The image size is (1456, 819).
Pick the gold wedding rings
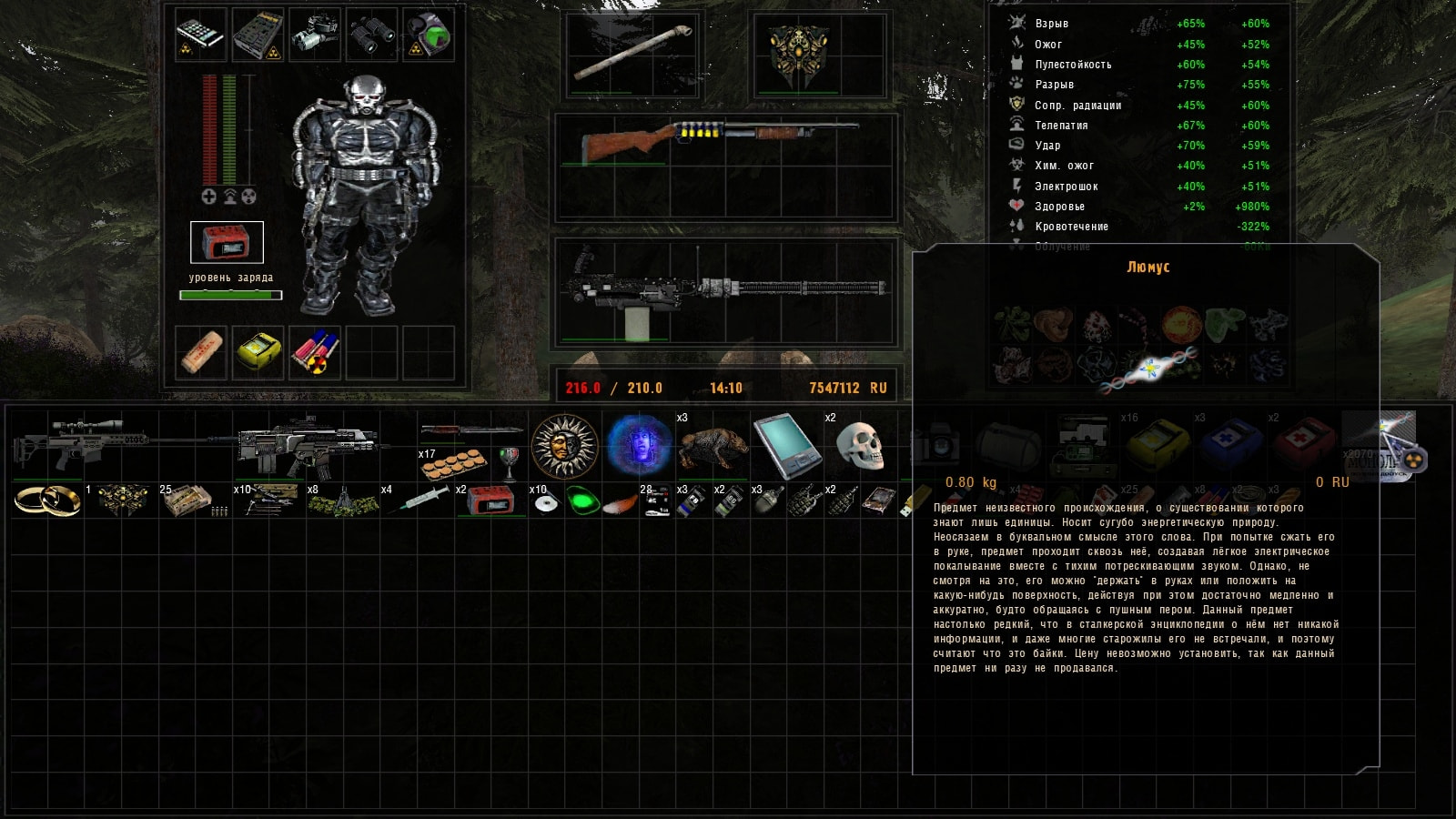[47, 500]
